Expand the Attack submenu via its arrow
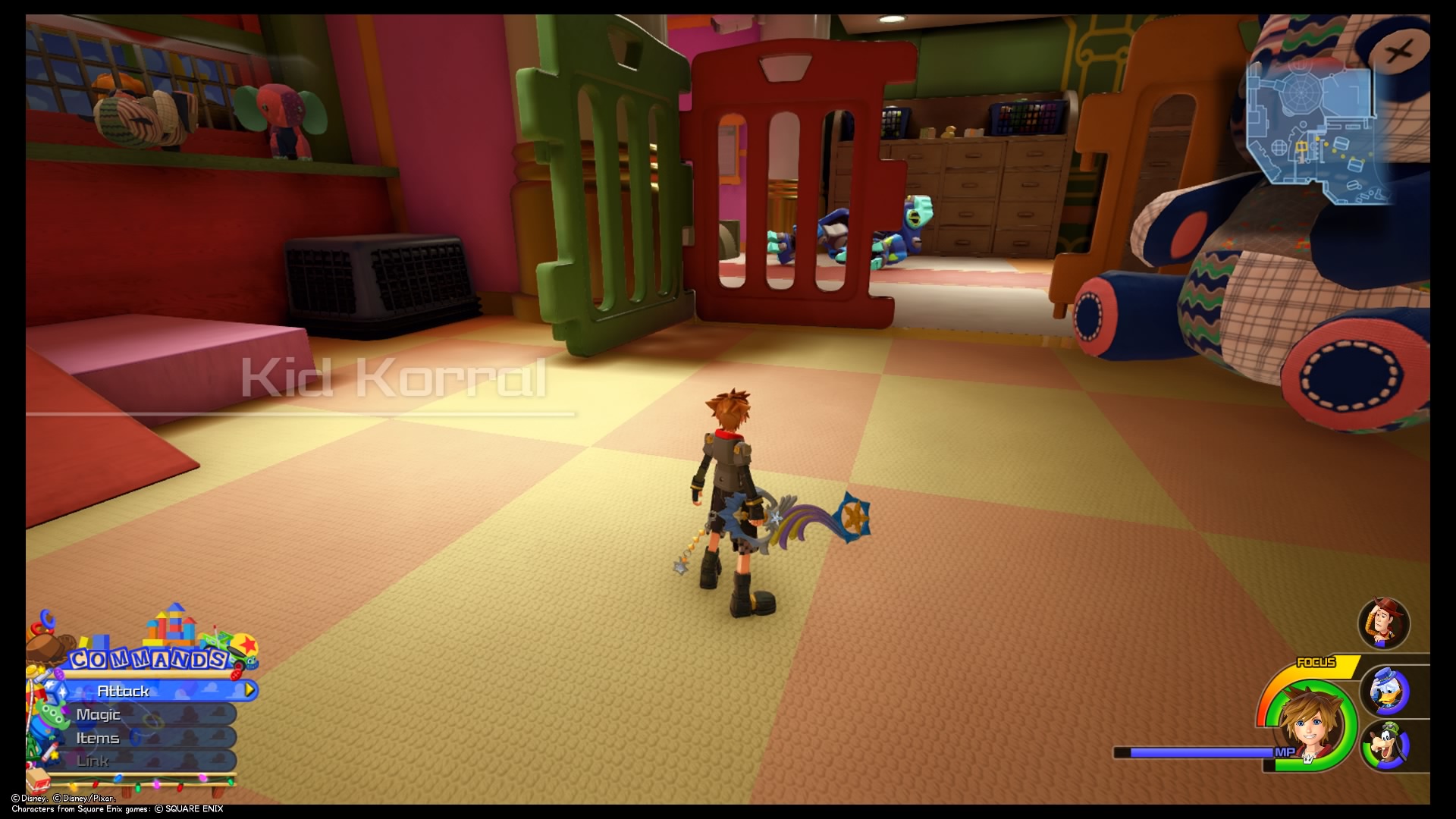 (x=248, y=691)
